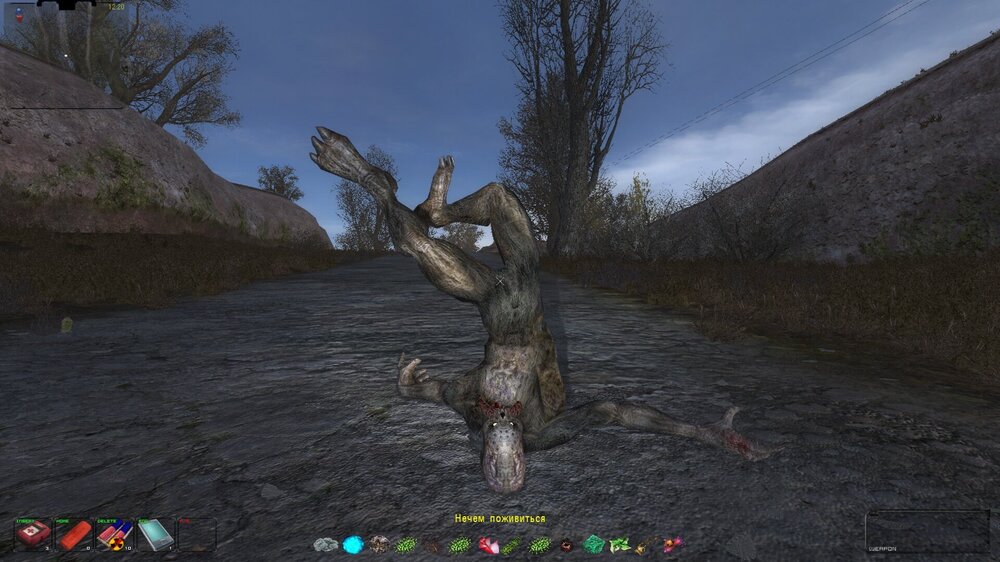Screen dimensions: 1000x562
Task: Select the pink crystal artifact
Action: click(489, 545)
